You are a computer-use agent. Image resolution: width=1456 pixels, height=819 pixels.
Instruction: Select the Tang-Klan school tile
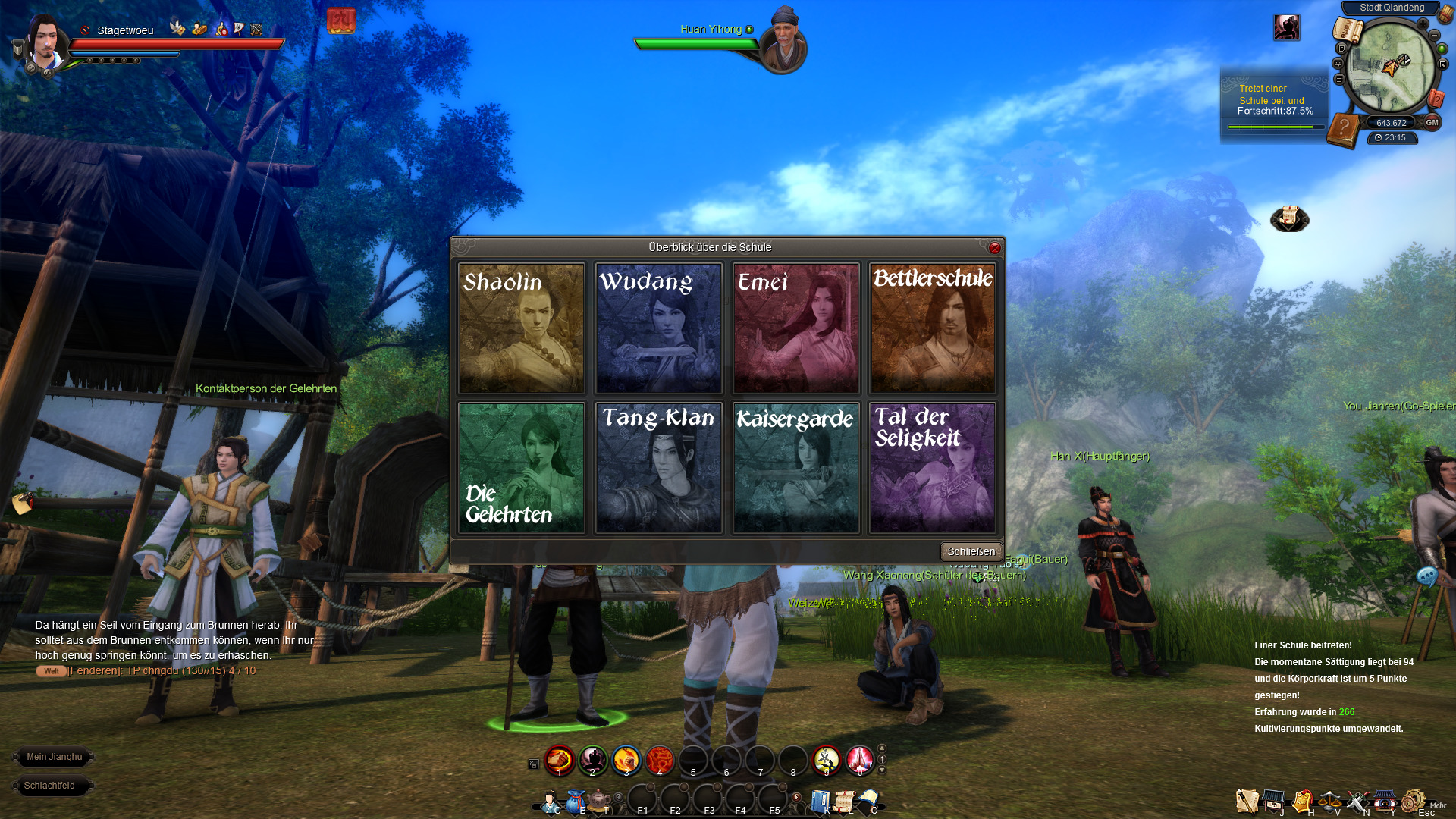coord(658,468)
